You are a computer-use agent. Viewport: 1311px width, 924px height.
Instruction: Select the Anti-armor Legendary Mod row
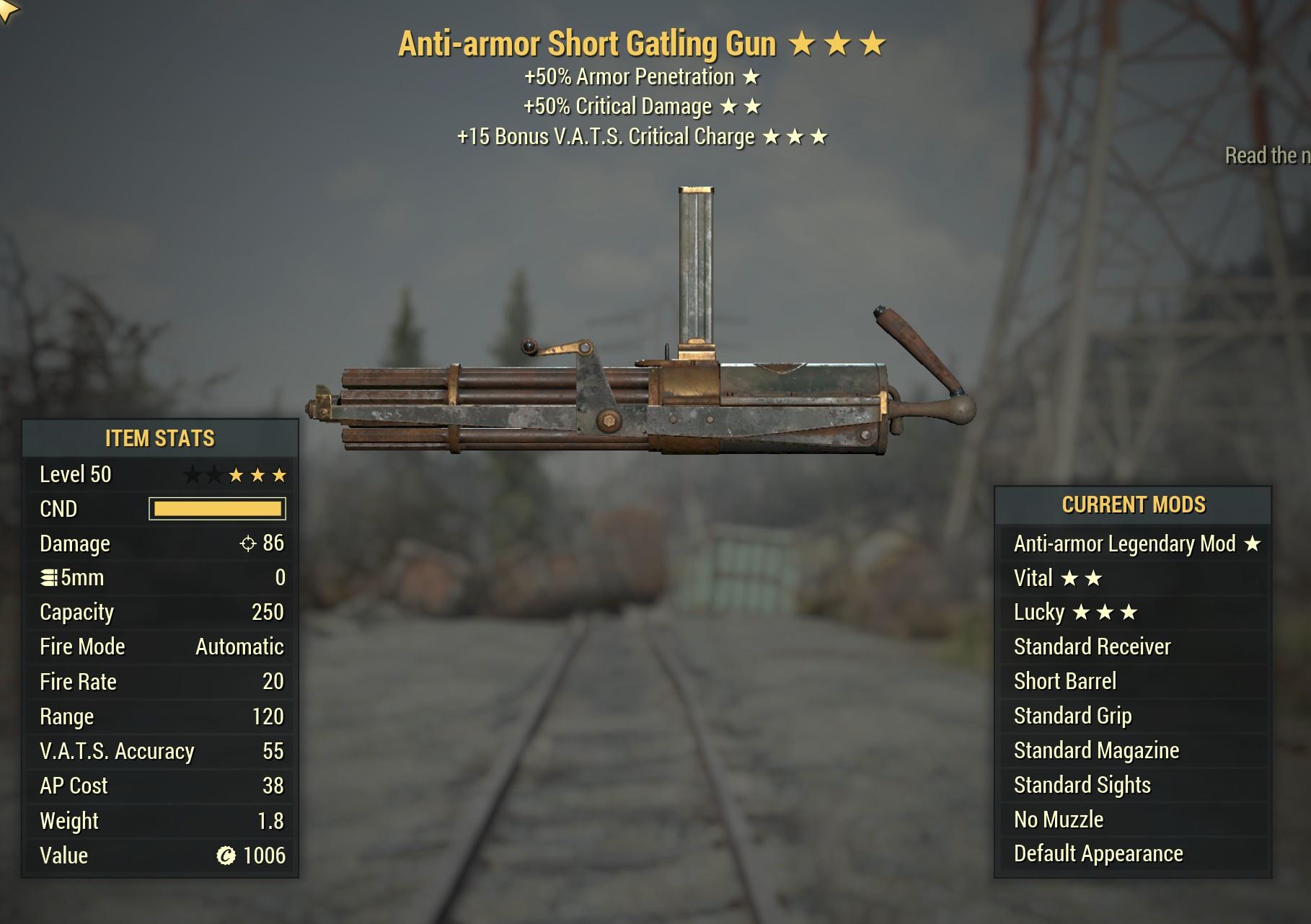pos(1132,543)
